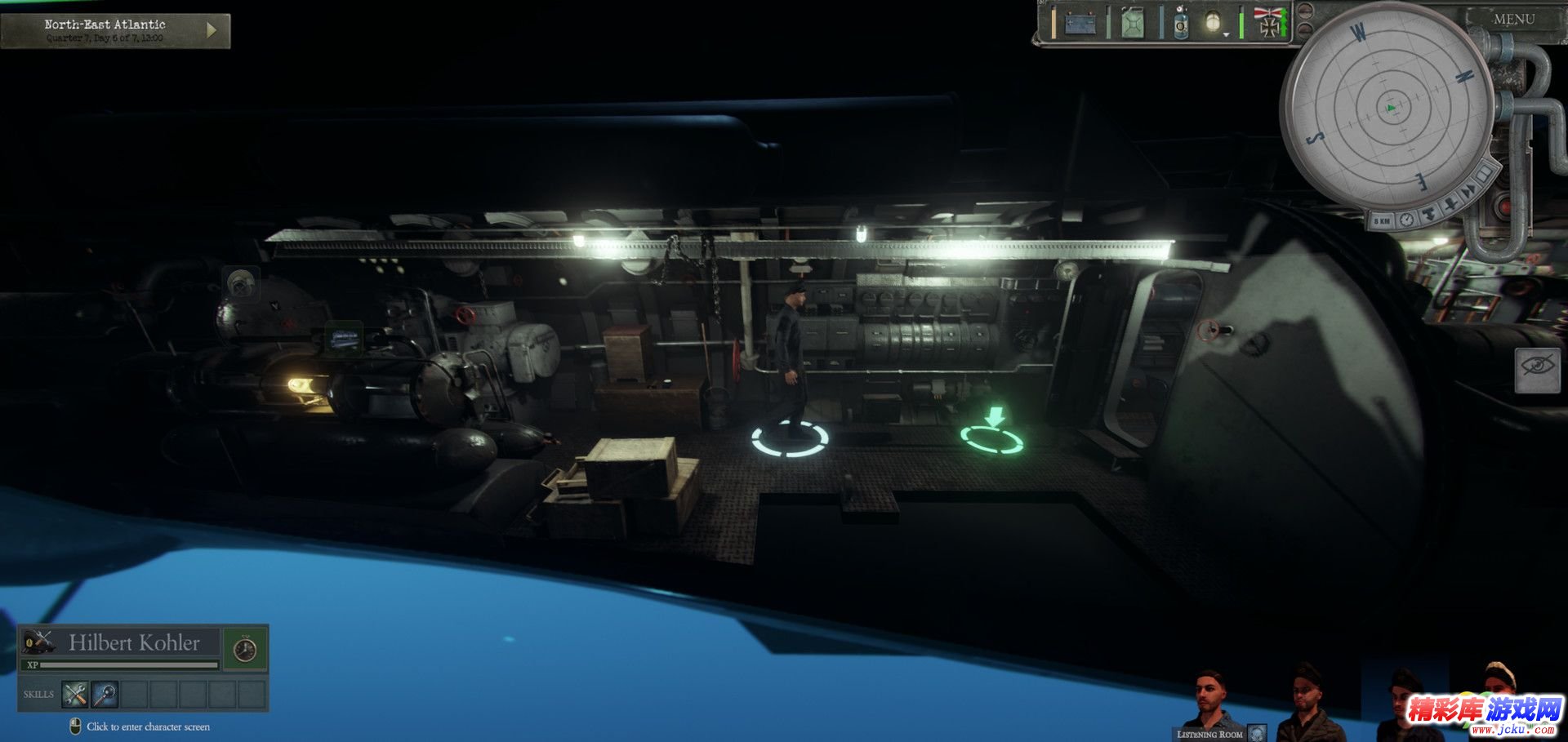The height and width of the screenshot is (742, 1568).
Task: Toggle the 8 KM radar range button
Action: pyautogui.click(x=1382, y=221)
